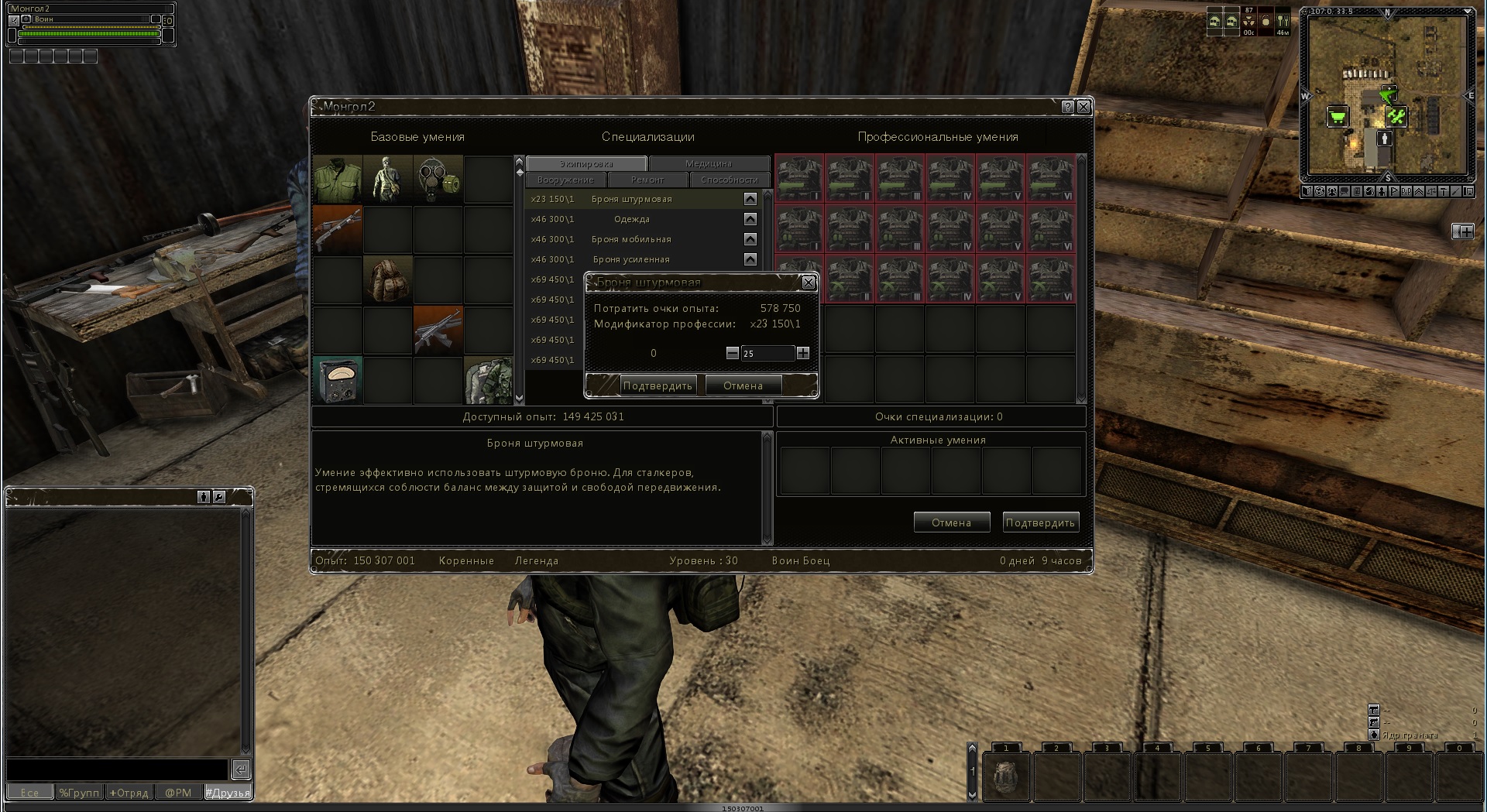The height and width of the screenshot is (812, 1487).
Task: Open help for the Монгол2 window
Action: 1068,107
